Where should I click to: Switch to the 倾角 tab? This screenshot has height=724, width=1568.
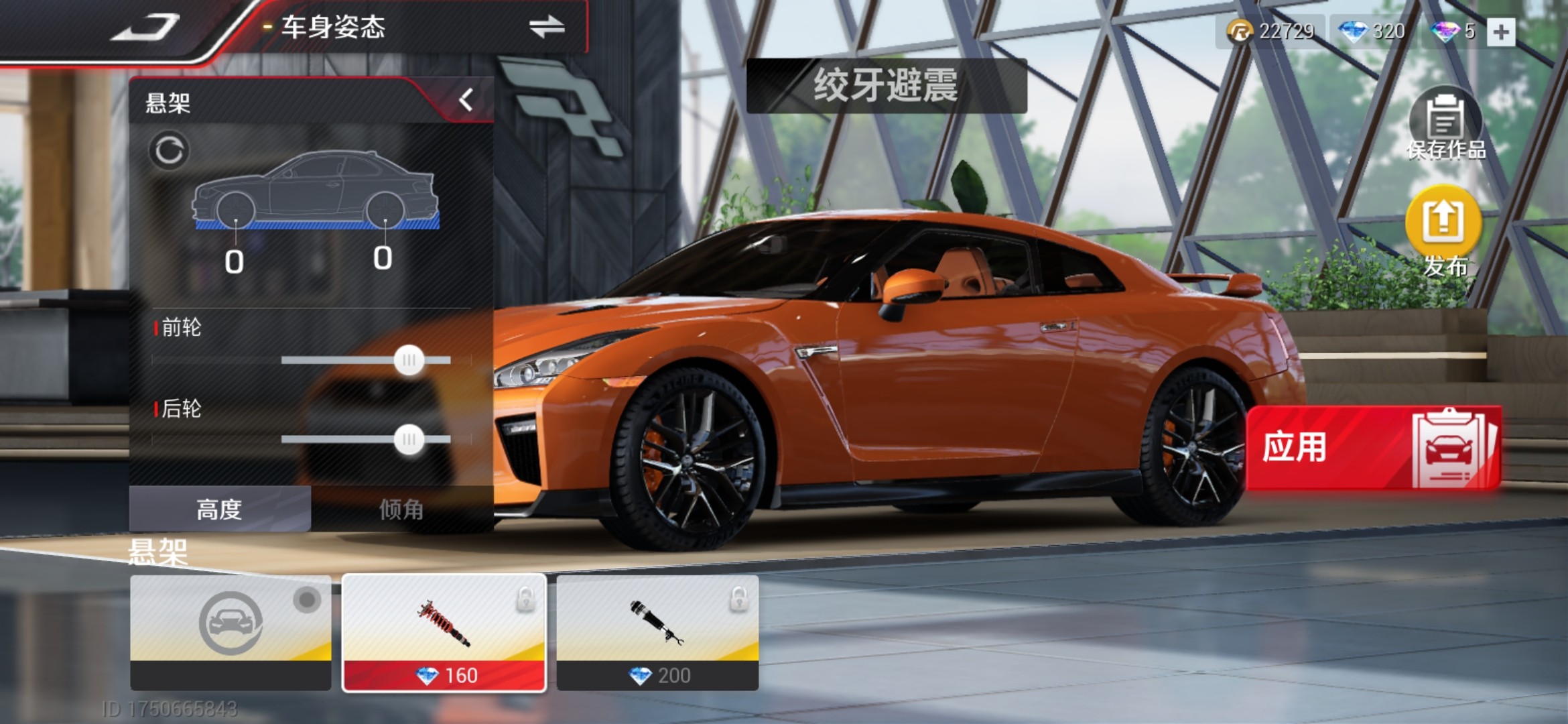click(x=401, y=509)
